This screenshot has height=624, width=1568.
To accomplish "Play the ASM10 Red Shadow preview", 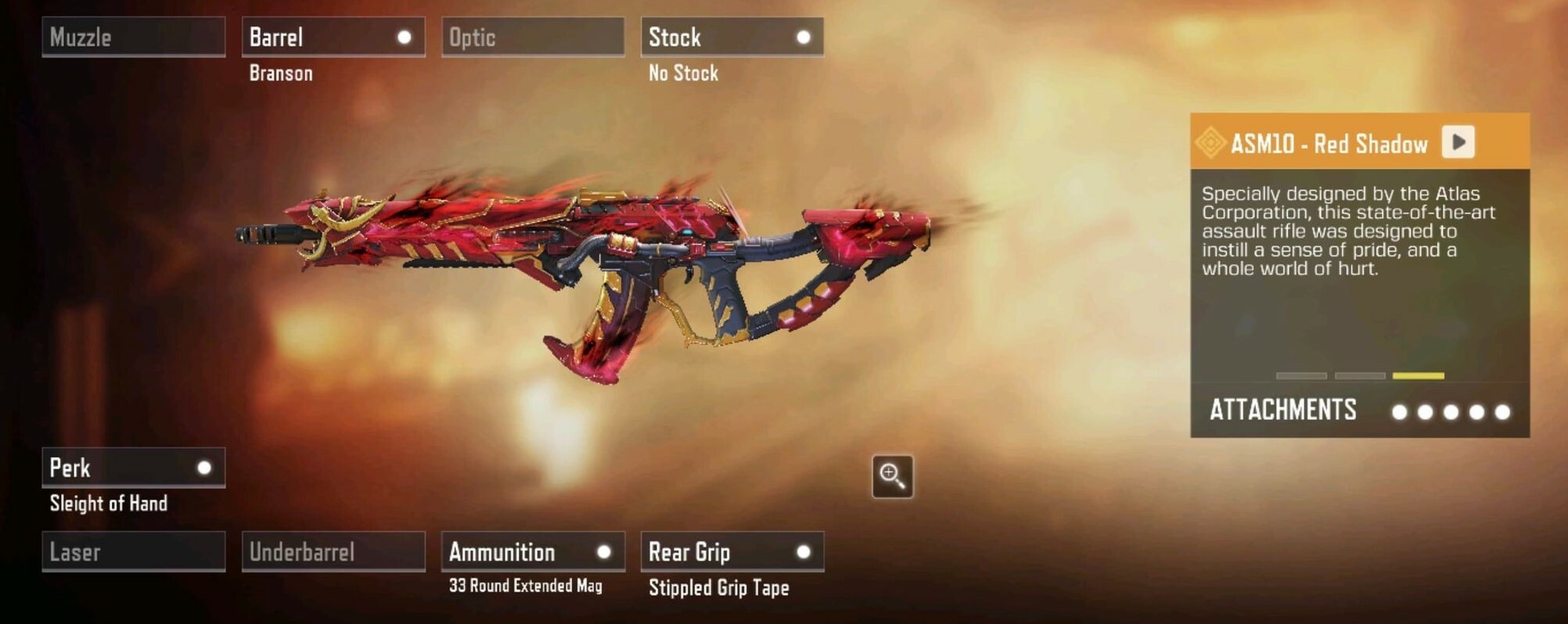I will click(1458, 142).
